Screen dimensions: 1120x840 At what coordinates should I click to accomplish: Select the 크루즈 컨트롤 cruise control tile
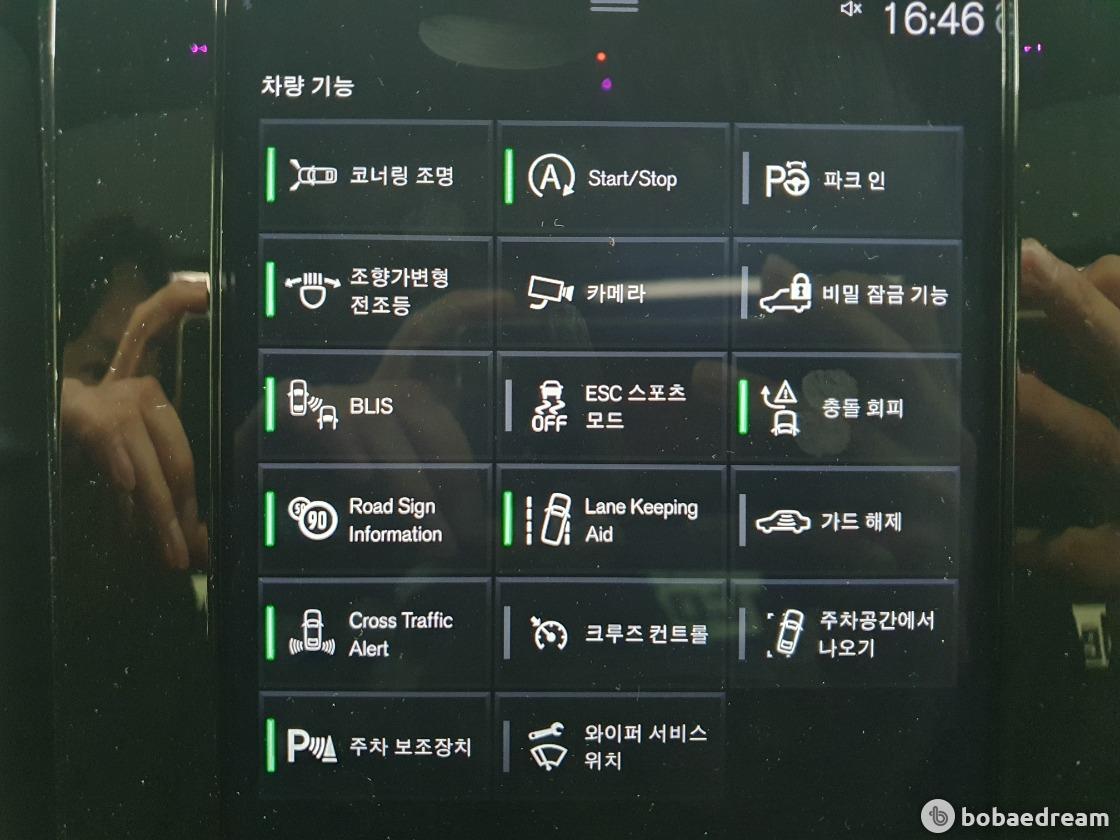(x=612, y=634)
